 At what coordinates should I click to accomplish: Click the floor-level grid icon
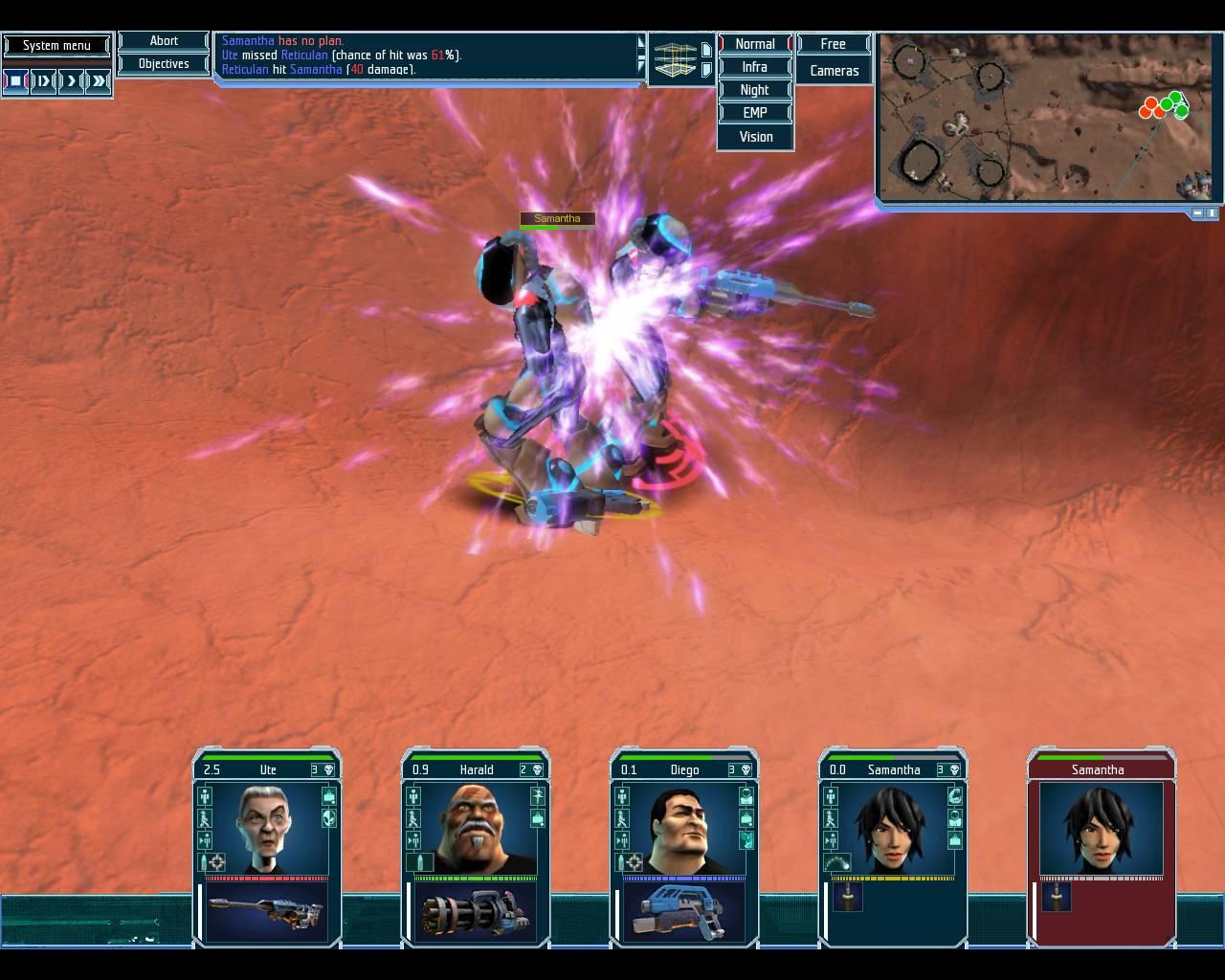pyautogui.click(x=675, y=59)
